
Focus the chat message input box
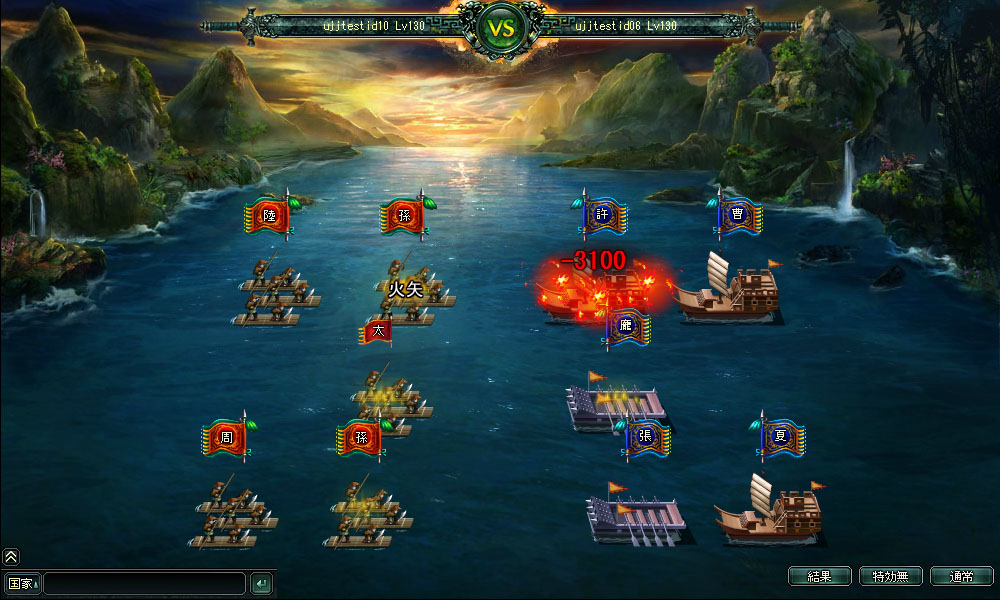tap(144, 583)
